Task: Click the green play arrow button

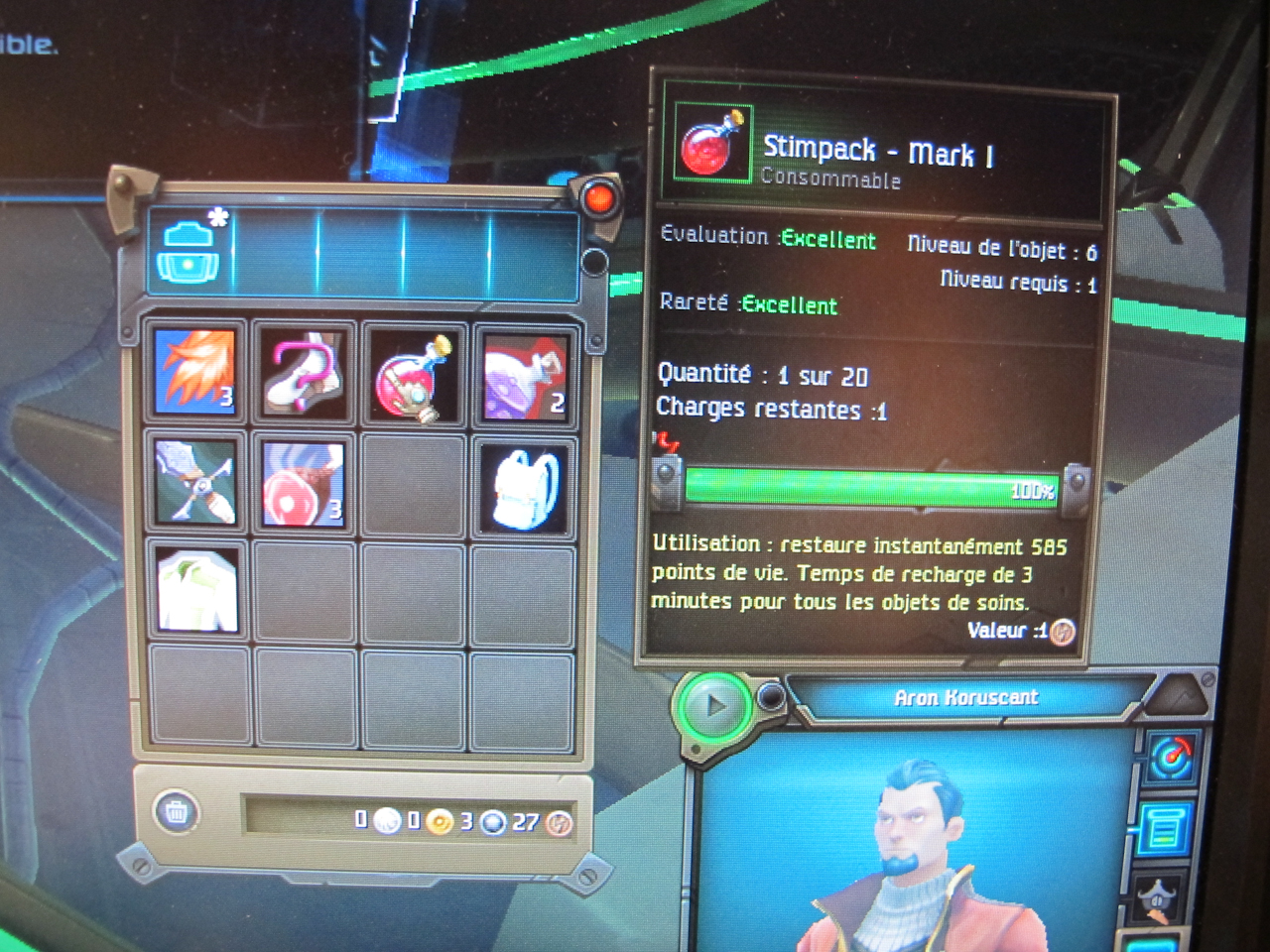Action: (x=713, y=707)
